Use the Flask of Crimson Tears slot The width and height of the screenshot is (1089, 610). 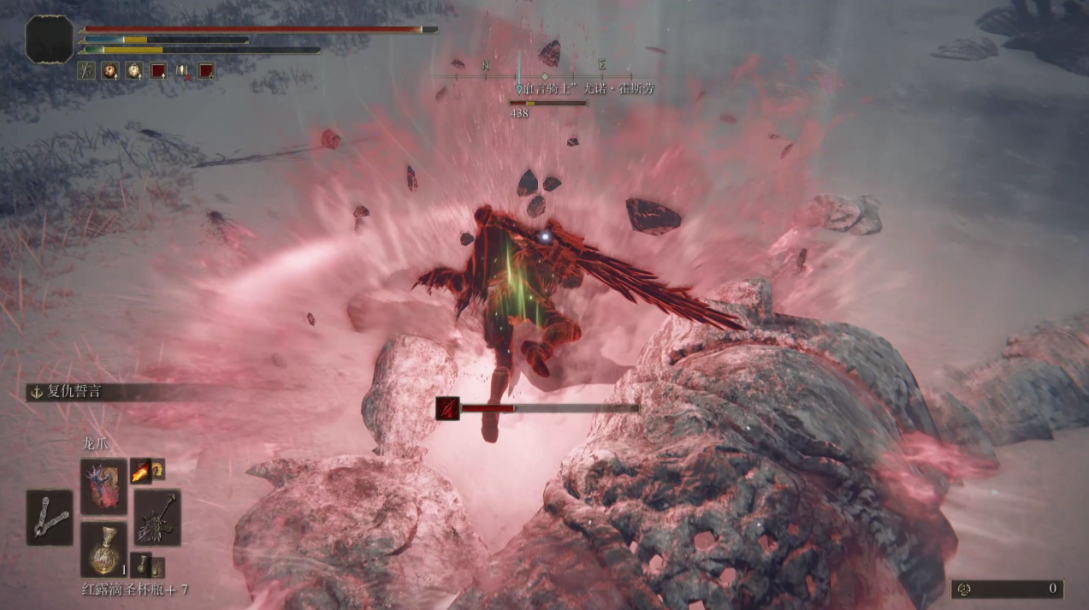104,549
